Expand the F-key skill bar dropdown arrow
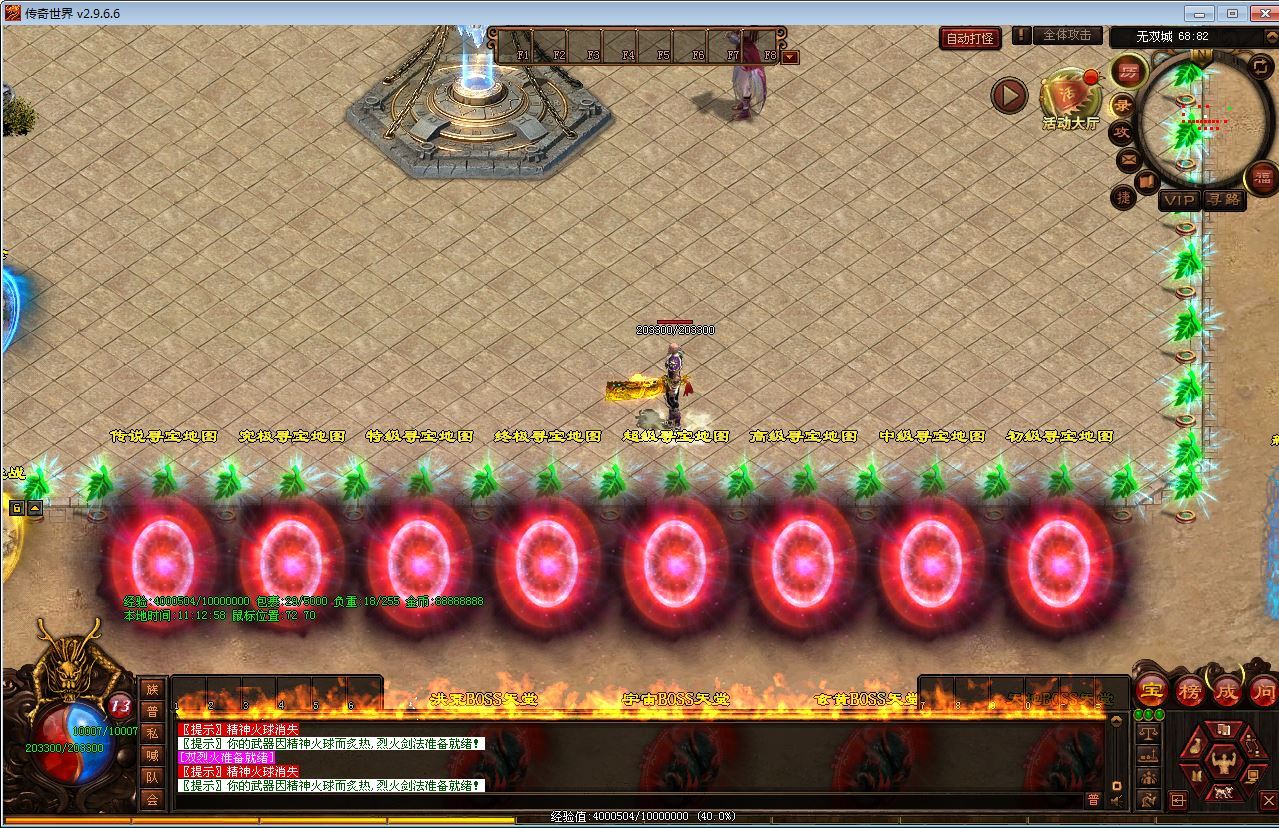 click(791, 57)
